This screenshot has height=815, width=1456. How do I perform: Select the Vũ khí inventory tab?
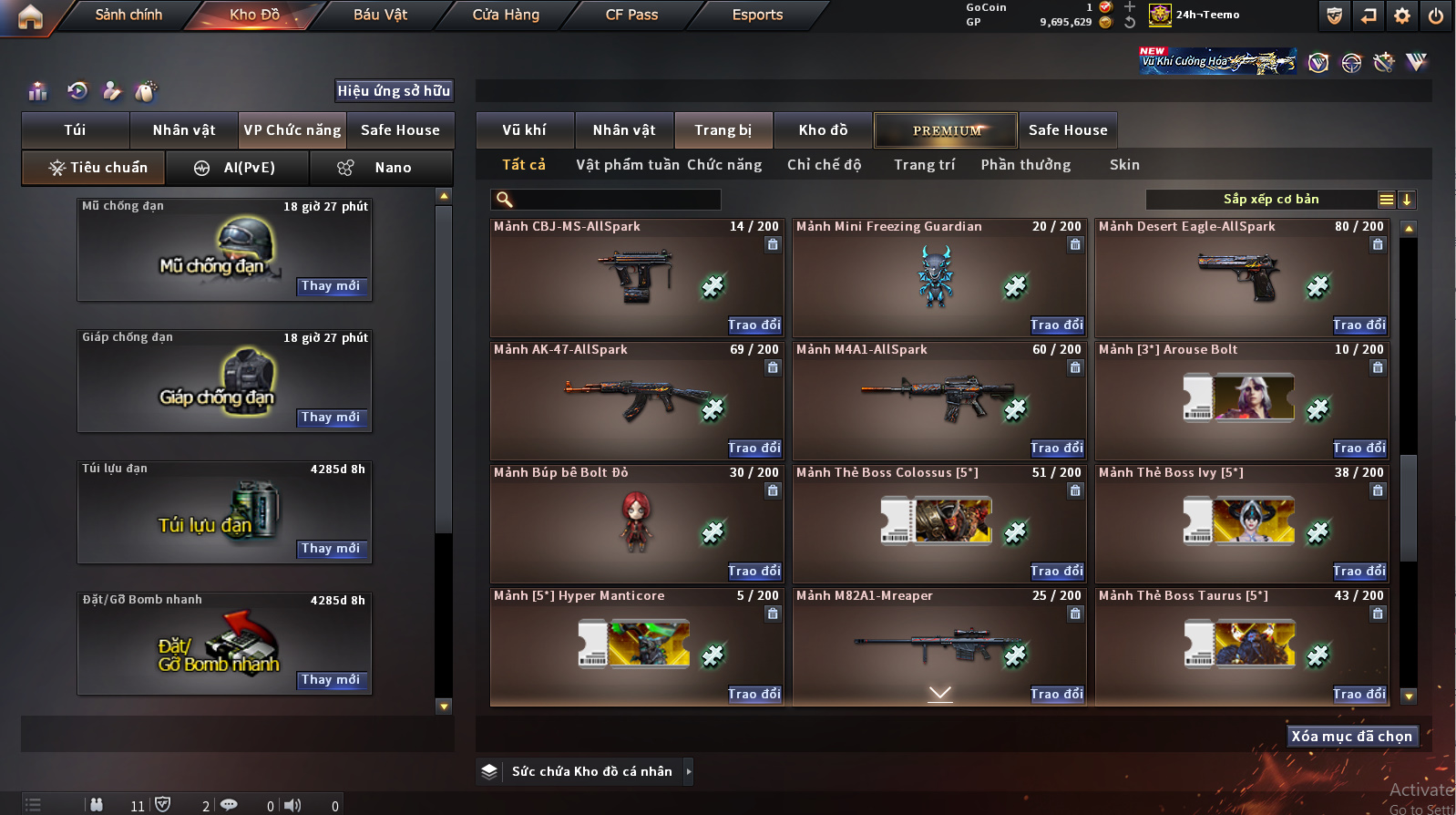pos(525,130)
